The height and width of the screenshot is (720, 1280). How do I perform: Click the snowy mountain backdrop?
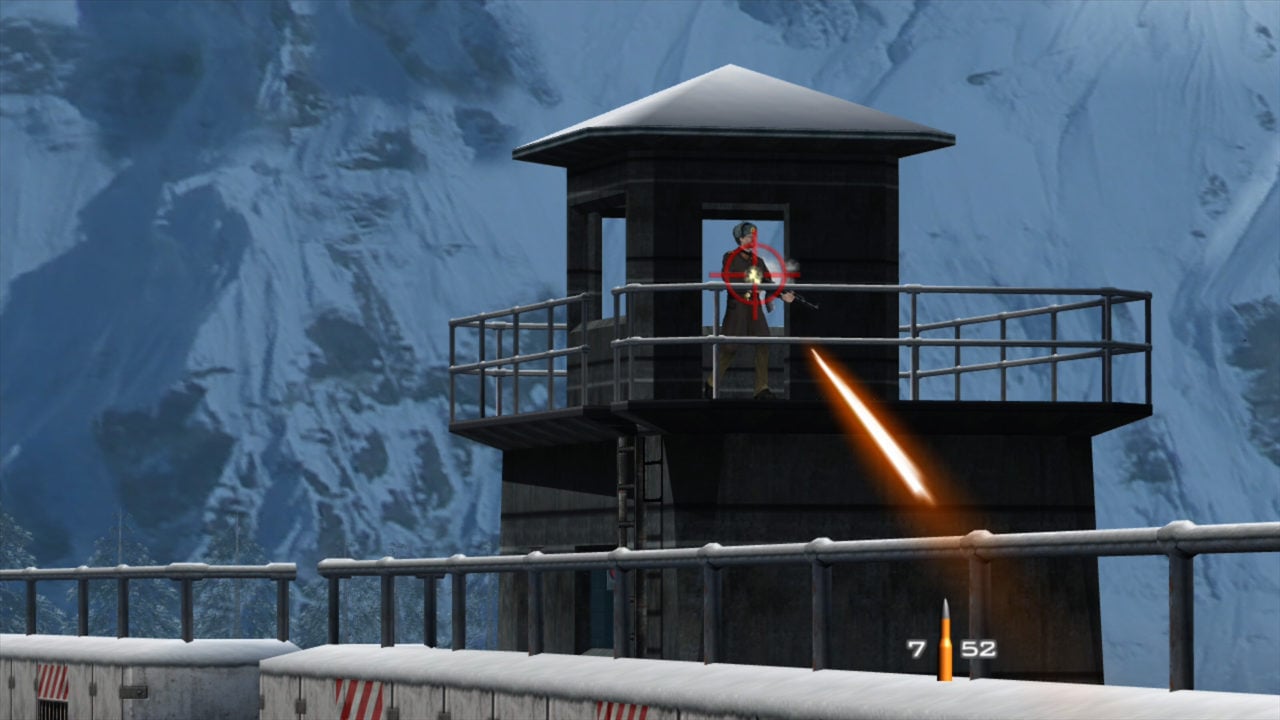point(200,200)
